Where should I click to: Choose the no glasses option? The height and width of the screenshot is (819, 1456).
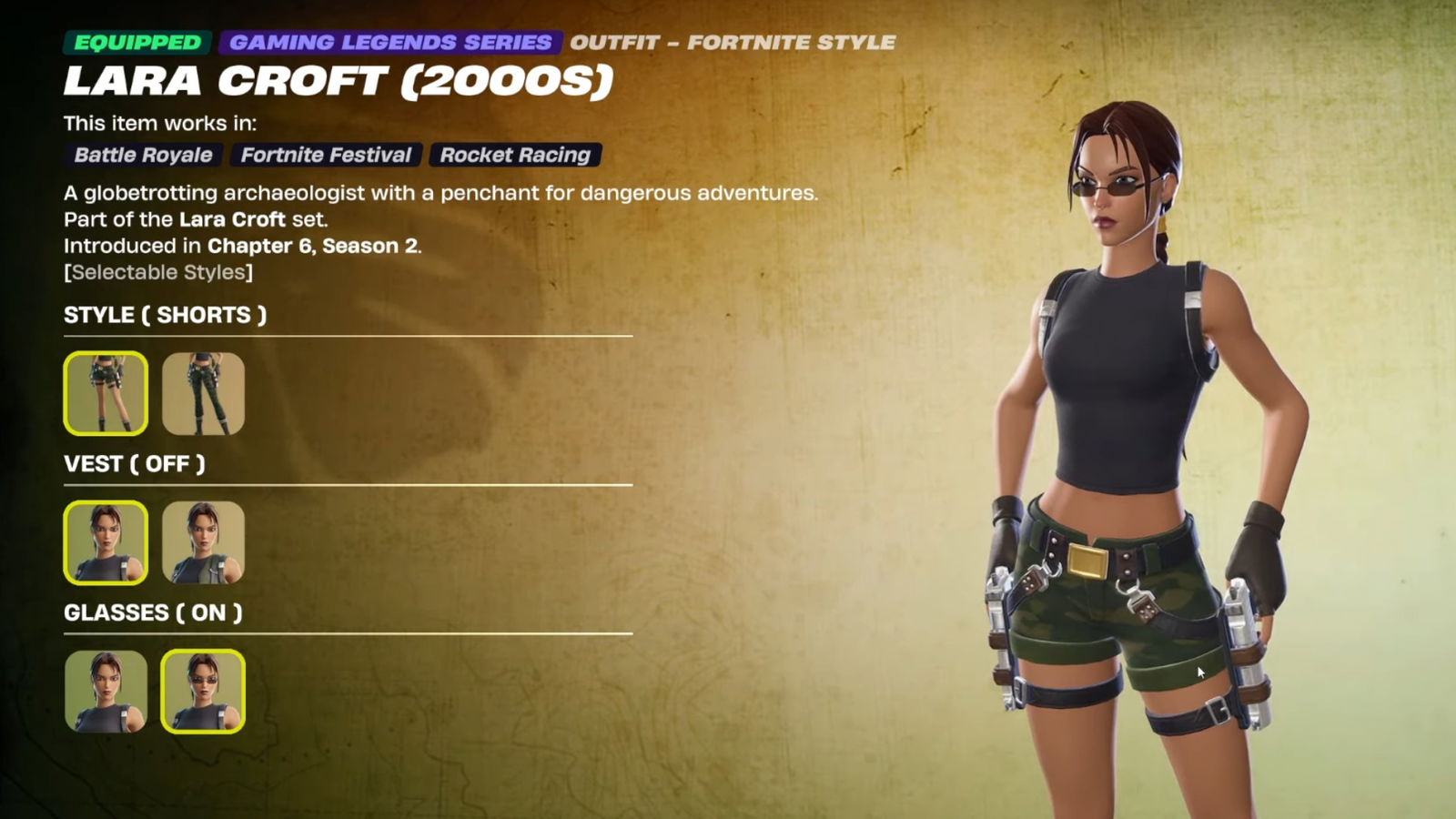pos(106,691)
